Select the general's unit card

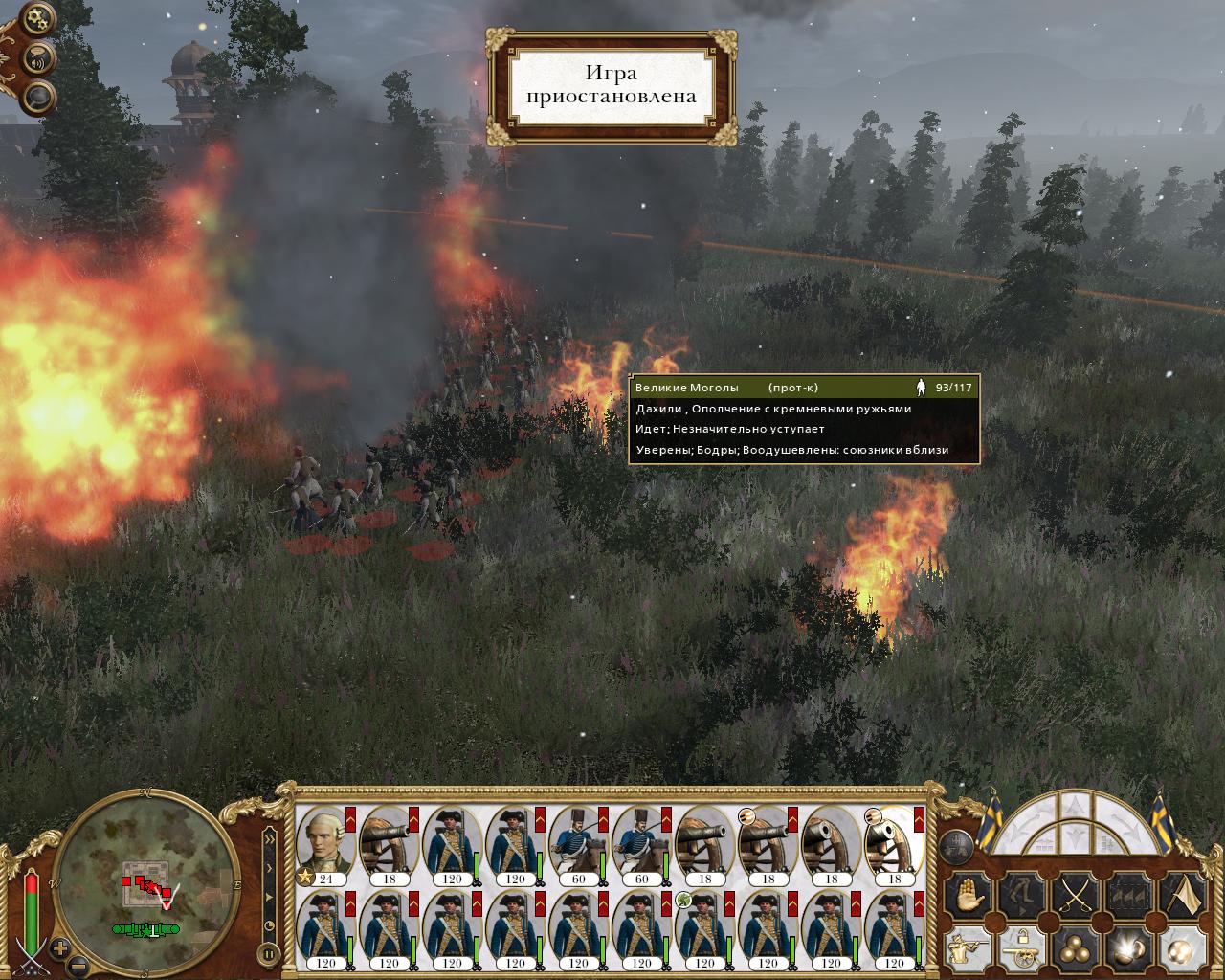point(325,845)
